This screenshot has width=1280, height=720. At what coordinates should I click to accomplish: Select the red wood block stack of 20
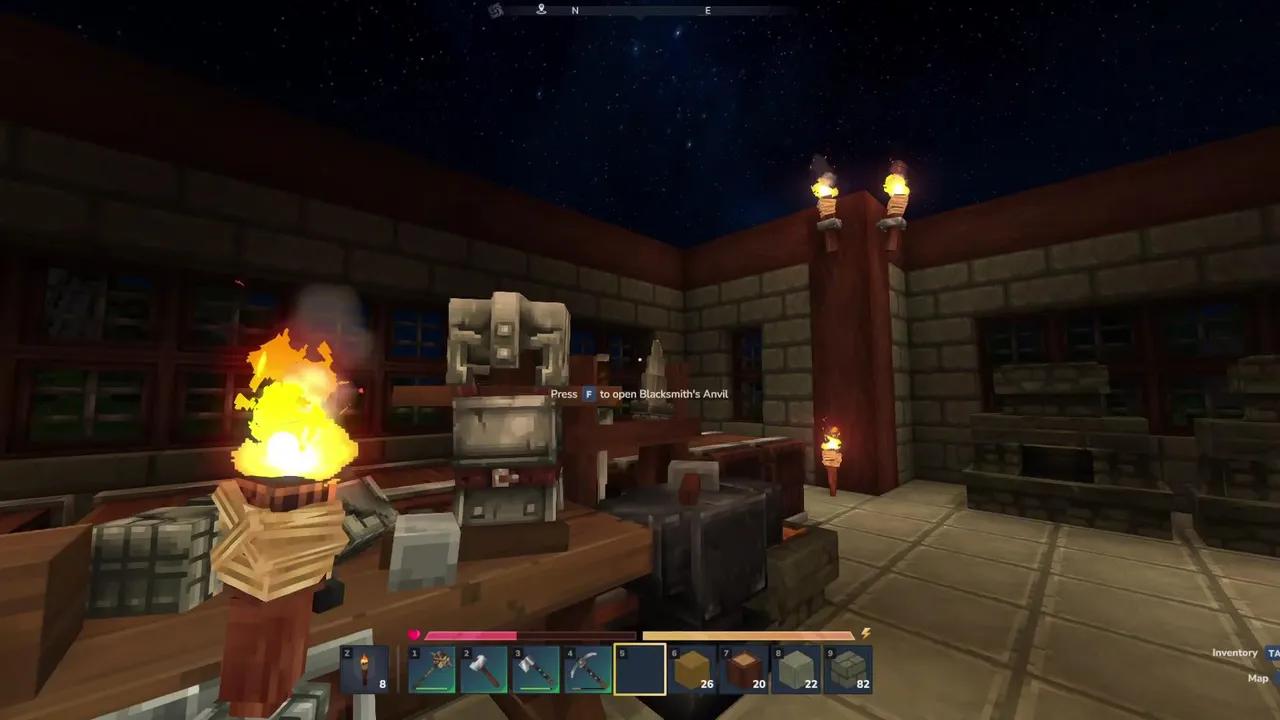click(x=744, y=669)
